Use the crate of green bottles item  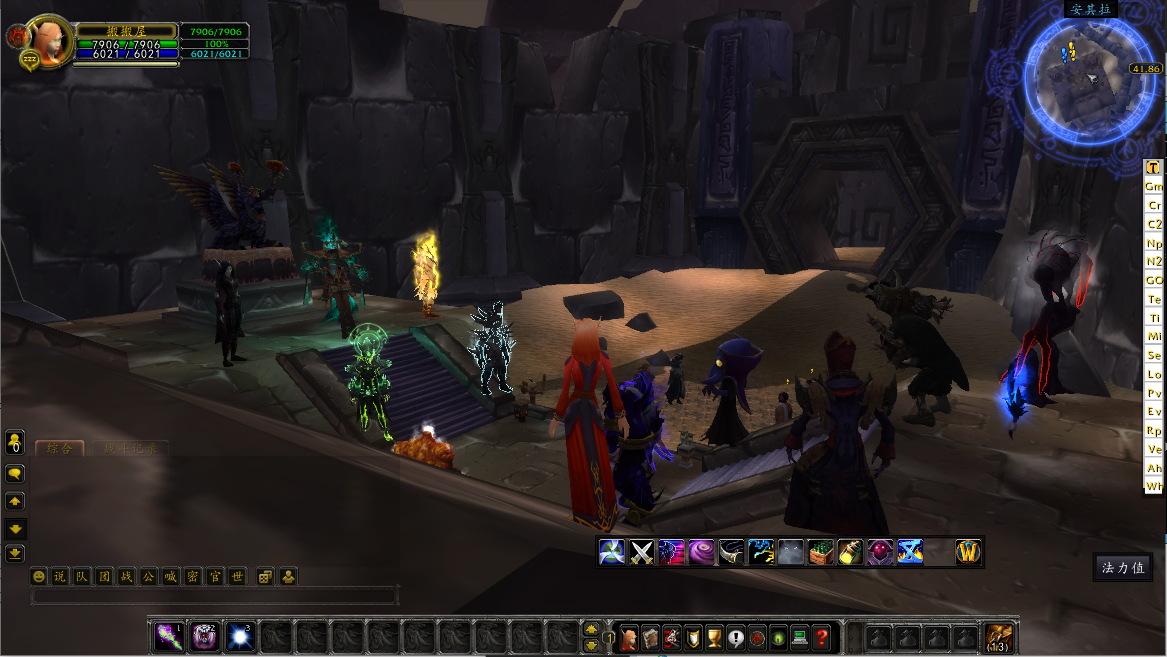click(821, 552)
